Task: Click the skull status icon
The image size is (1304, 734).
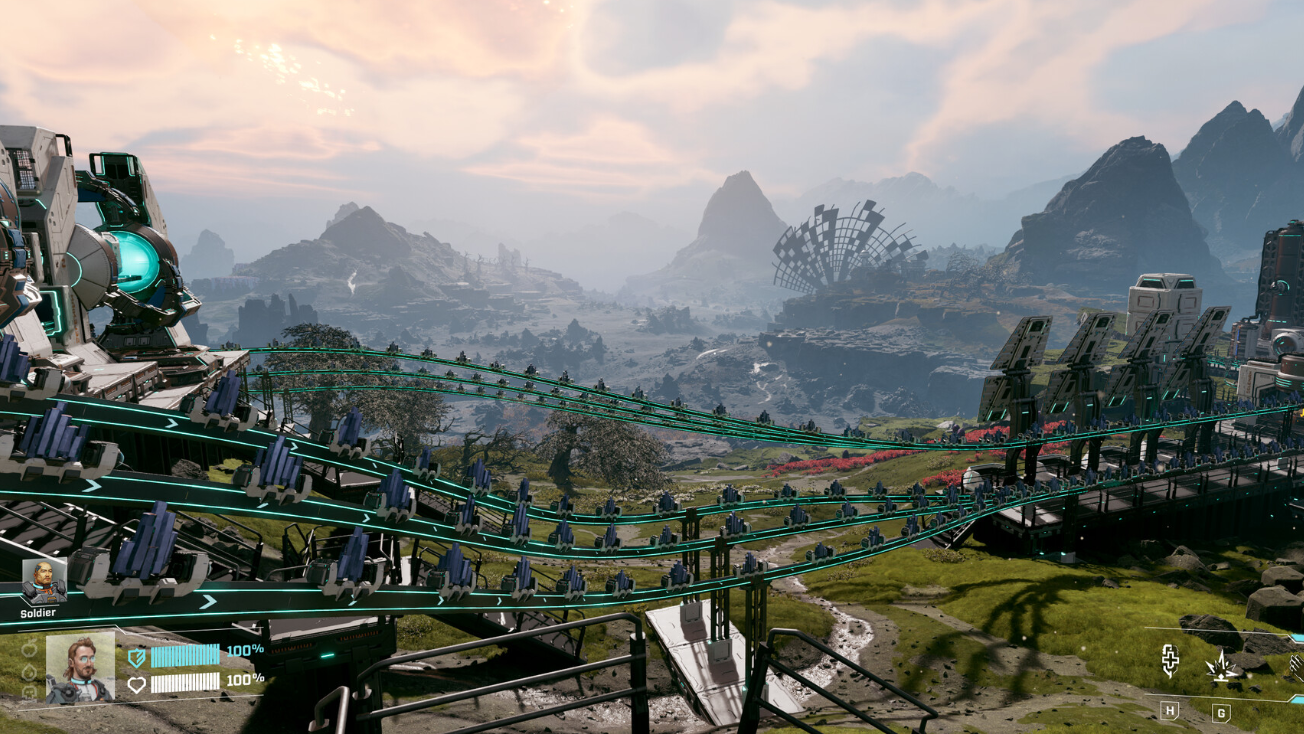Action: [x=30, y=690]
